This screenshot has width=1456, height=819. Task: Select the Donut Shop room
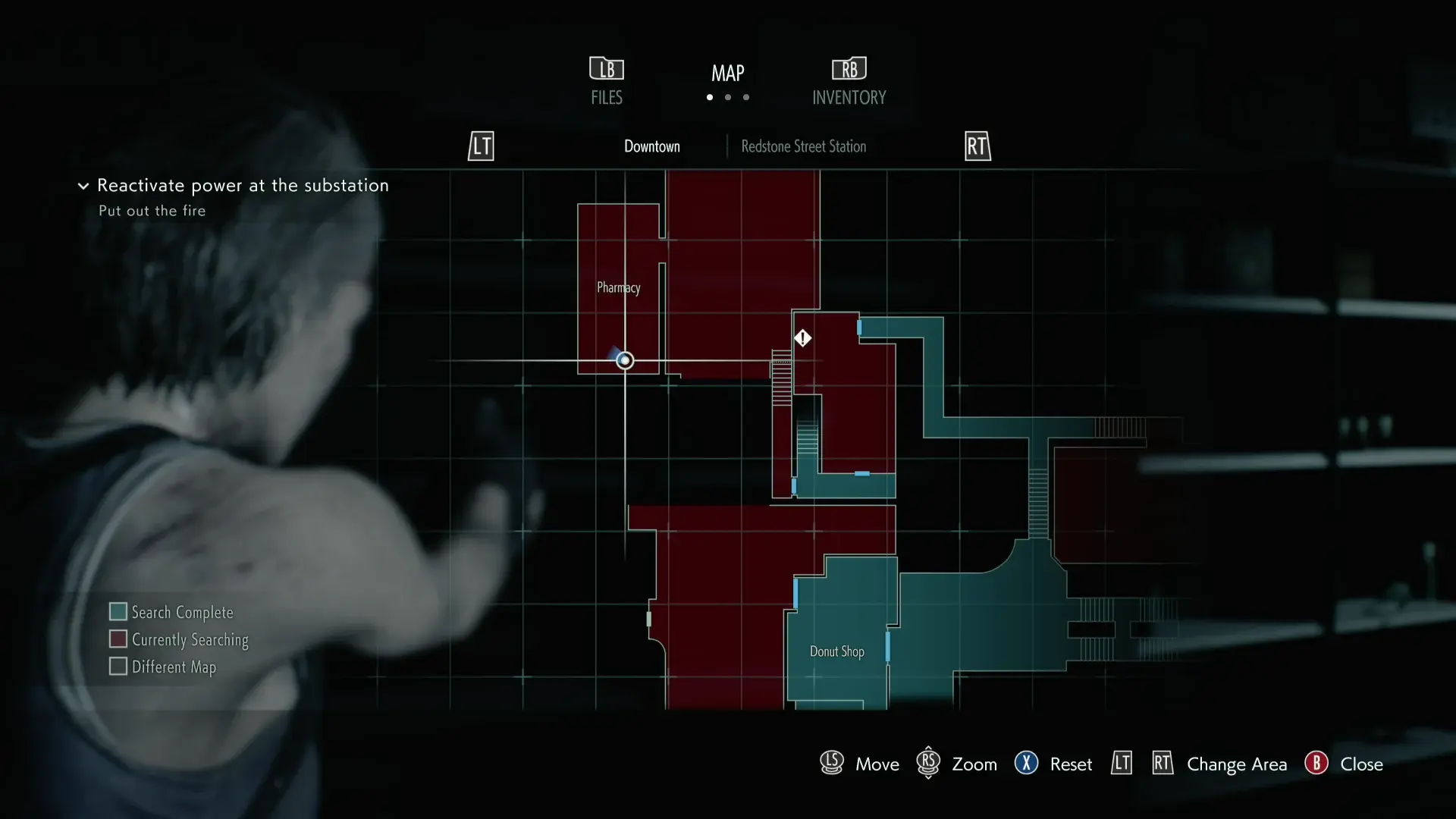836,651
